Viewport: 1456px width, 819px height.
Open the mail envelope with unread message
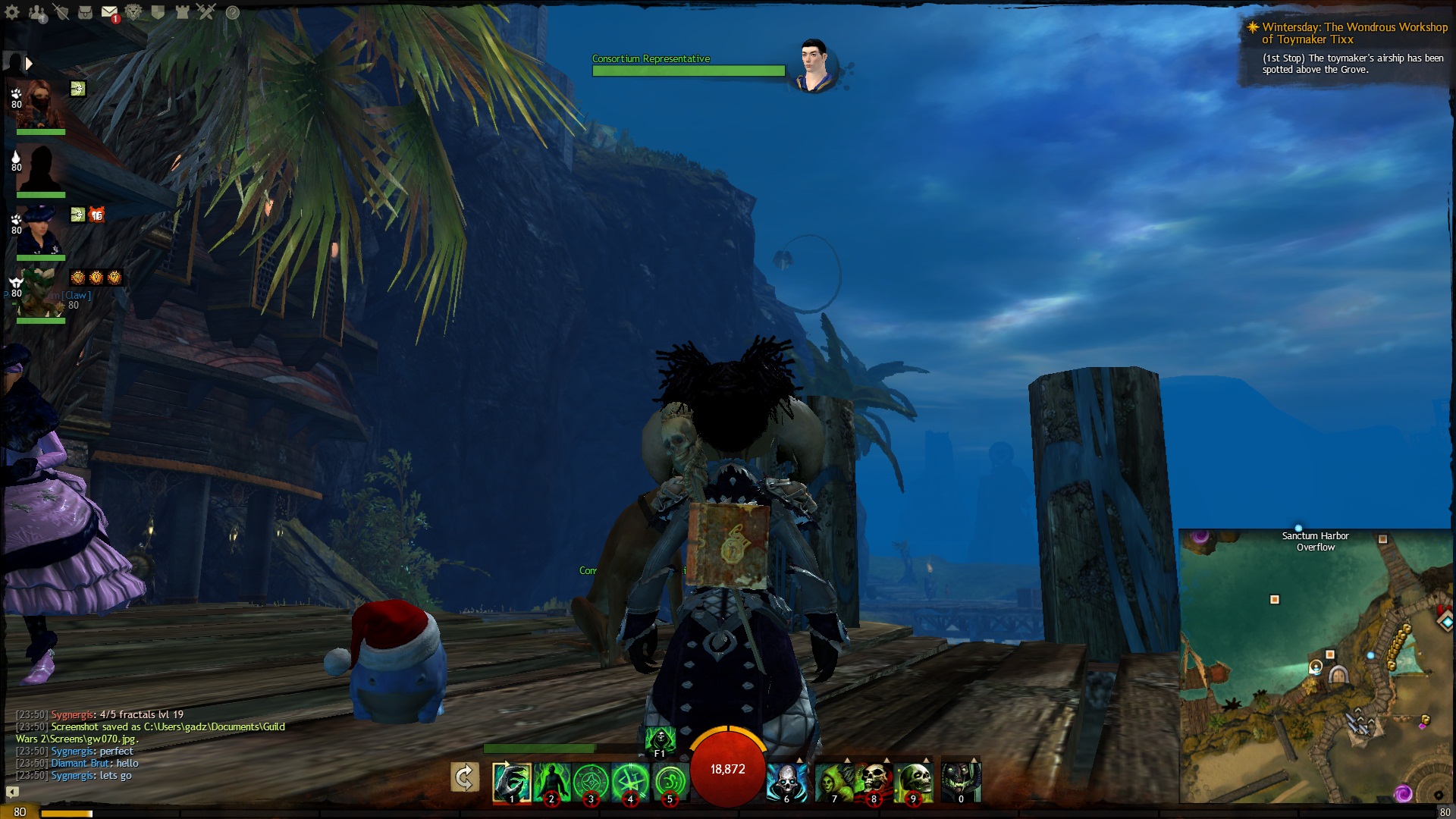[x=109, y=13]
